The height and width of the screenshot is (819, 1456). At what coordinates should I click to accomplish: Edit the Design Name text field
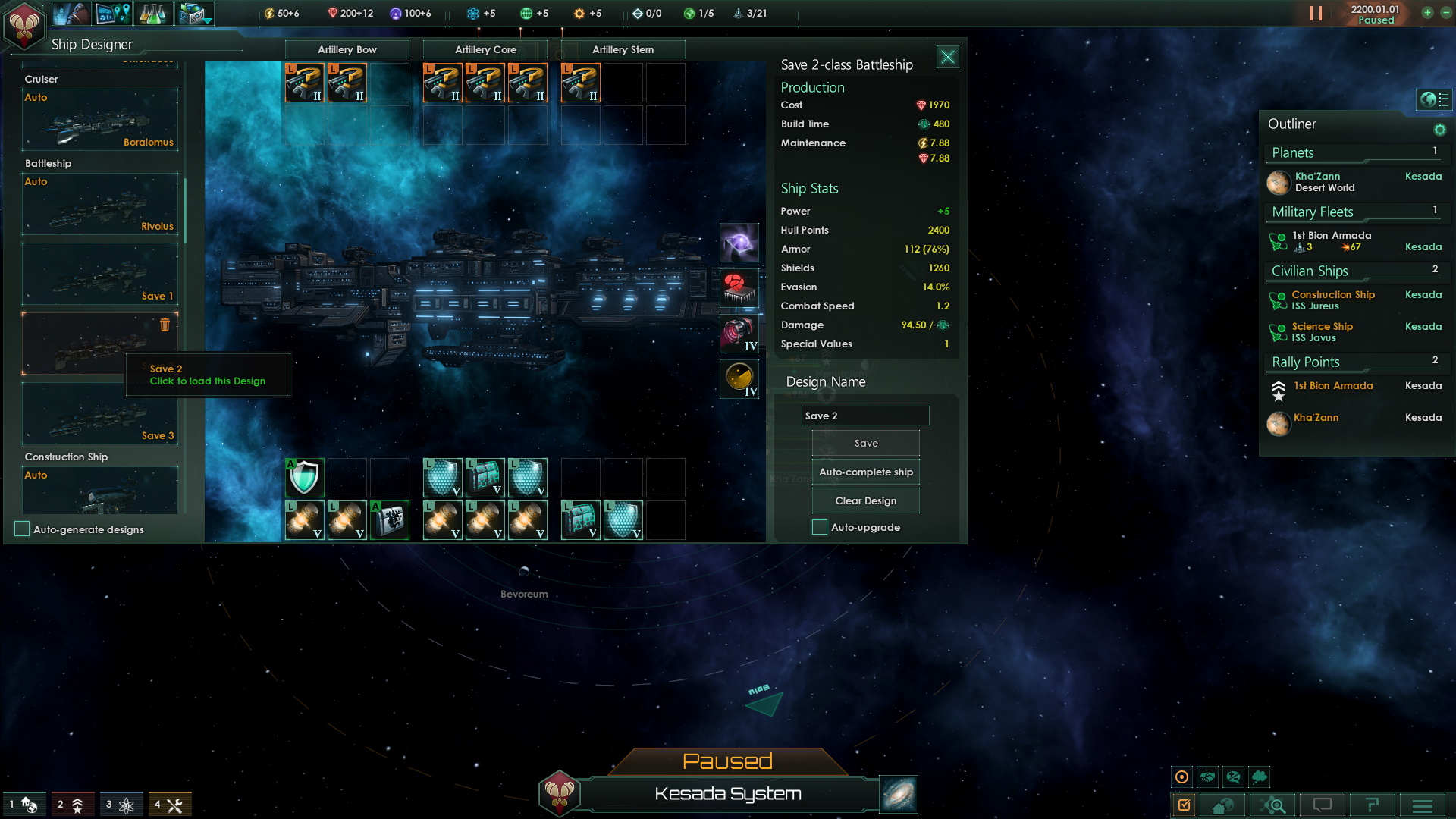864,416
